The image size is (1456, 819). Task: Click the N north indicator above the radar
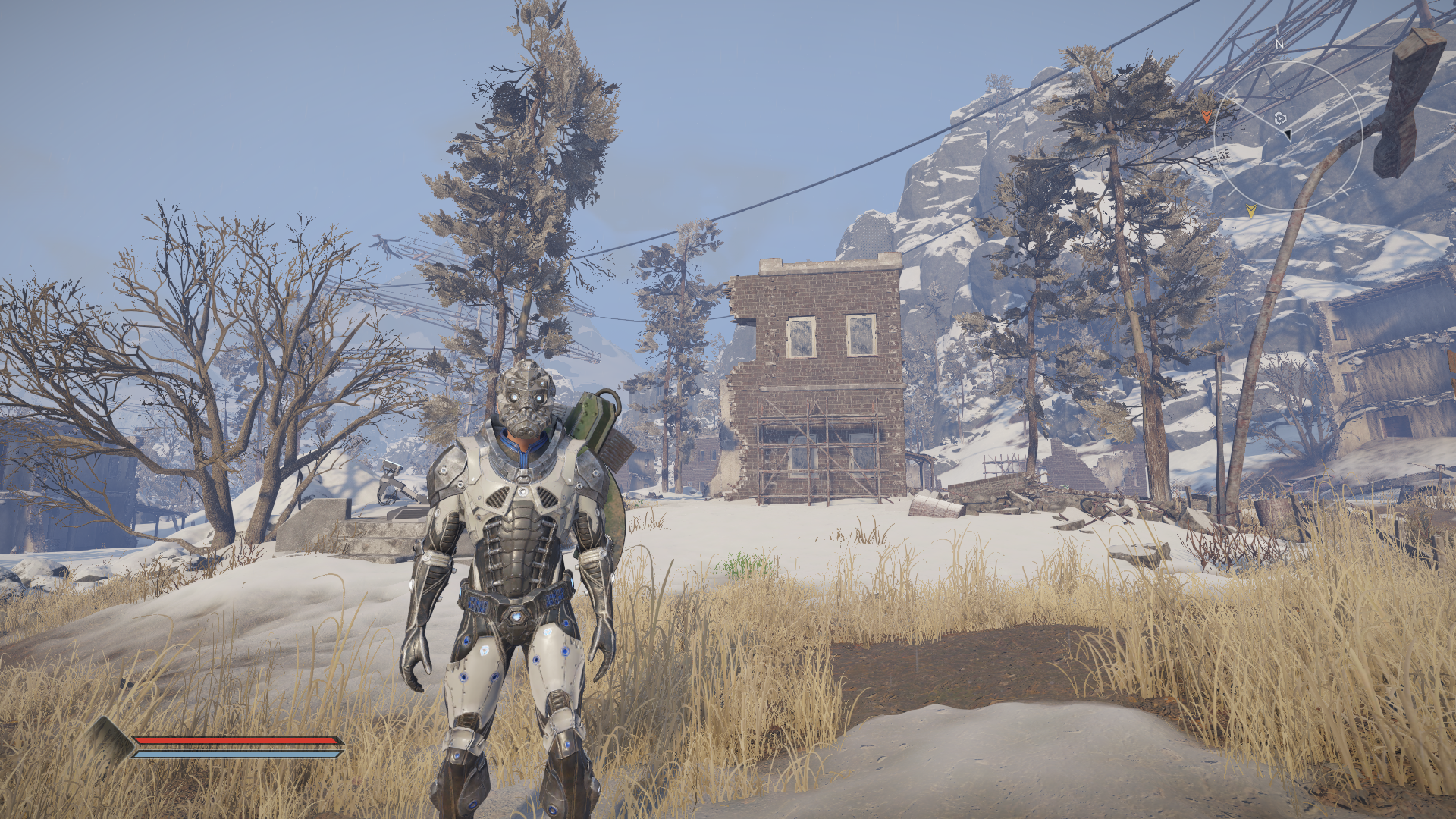point(1279,45)
